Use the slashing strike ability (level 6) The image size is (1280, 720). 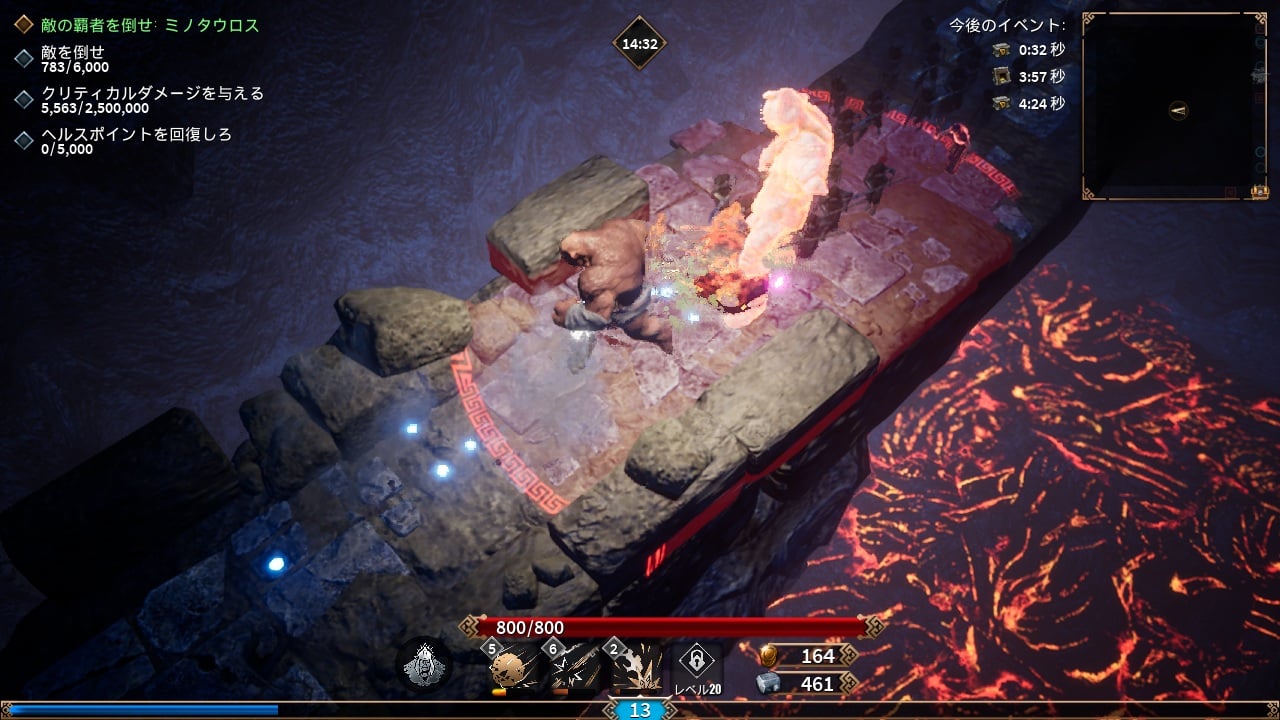[x=574, y=667]
